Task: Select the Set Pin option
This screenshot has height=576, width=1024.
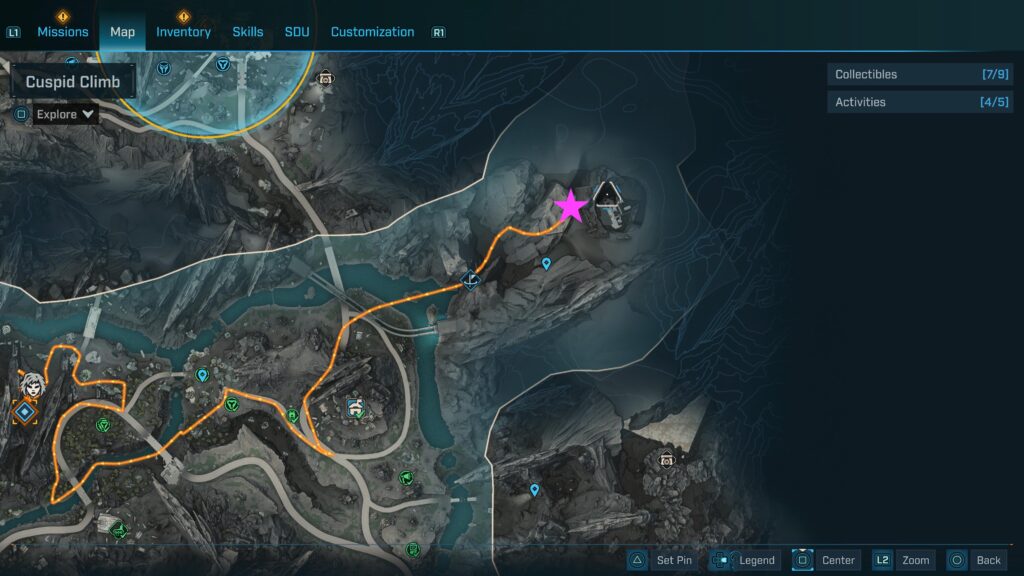Action: point(661,560)
